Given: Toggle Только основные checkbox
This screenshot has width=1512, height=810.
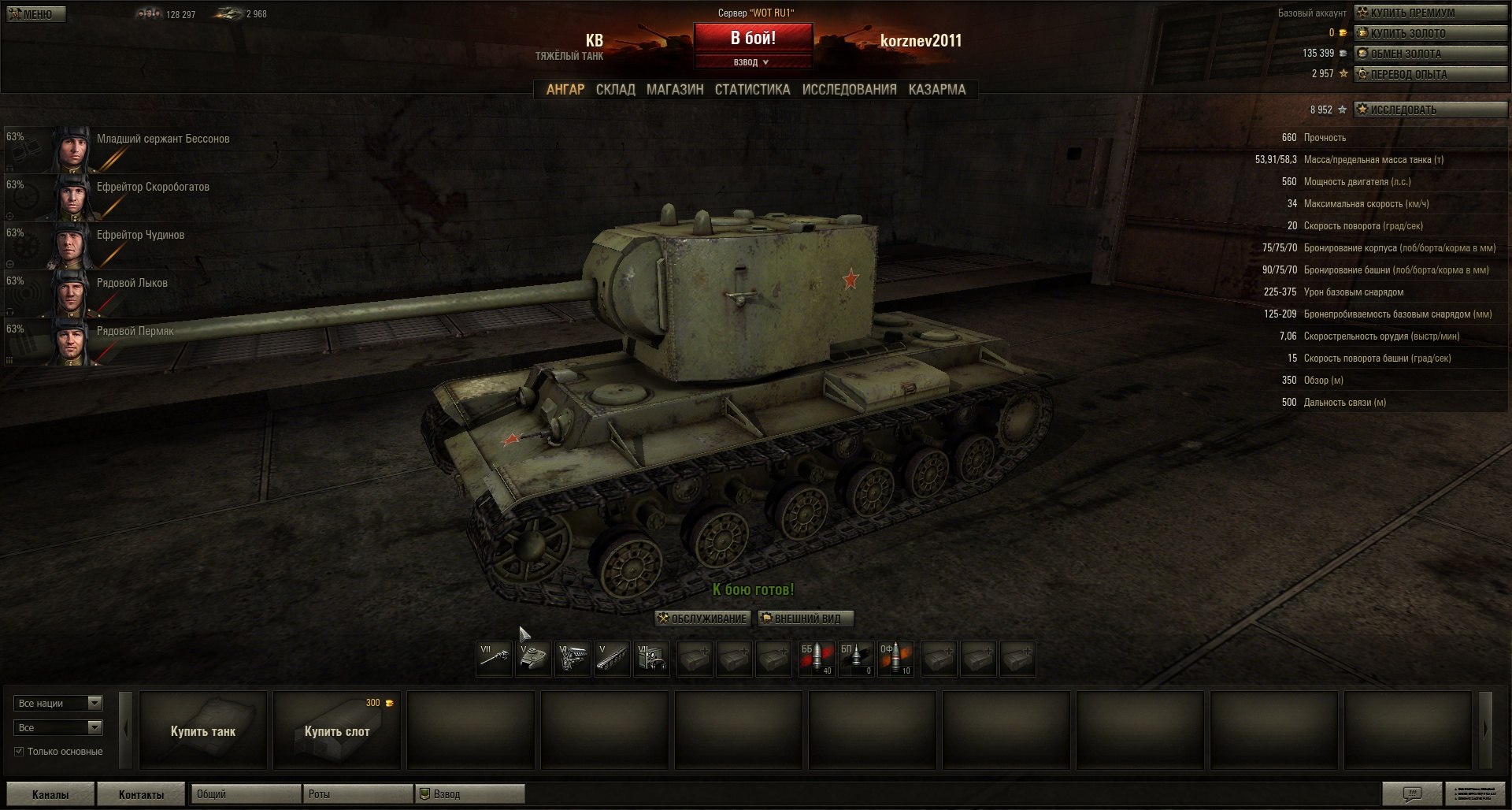Looking at the screenshot, I should [x=19, y=752].
